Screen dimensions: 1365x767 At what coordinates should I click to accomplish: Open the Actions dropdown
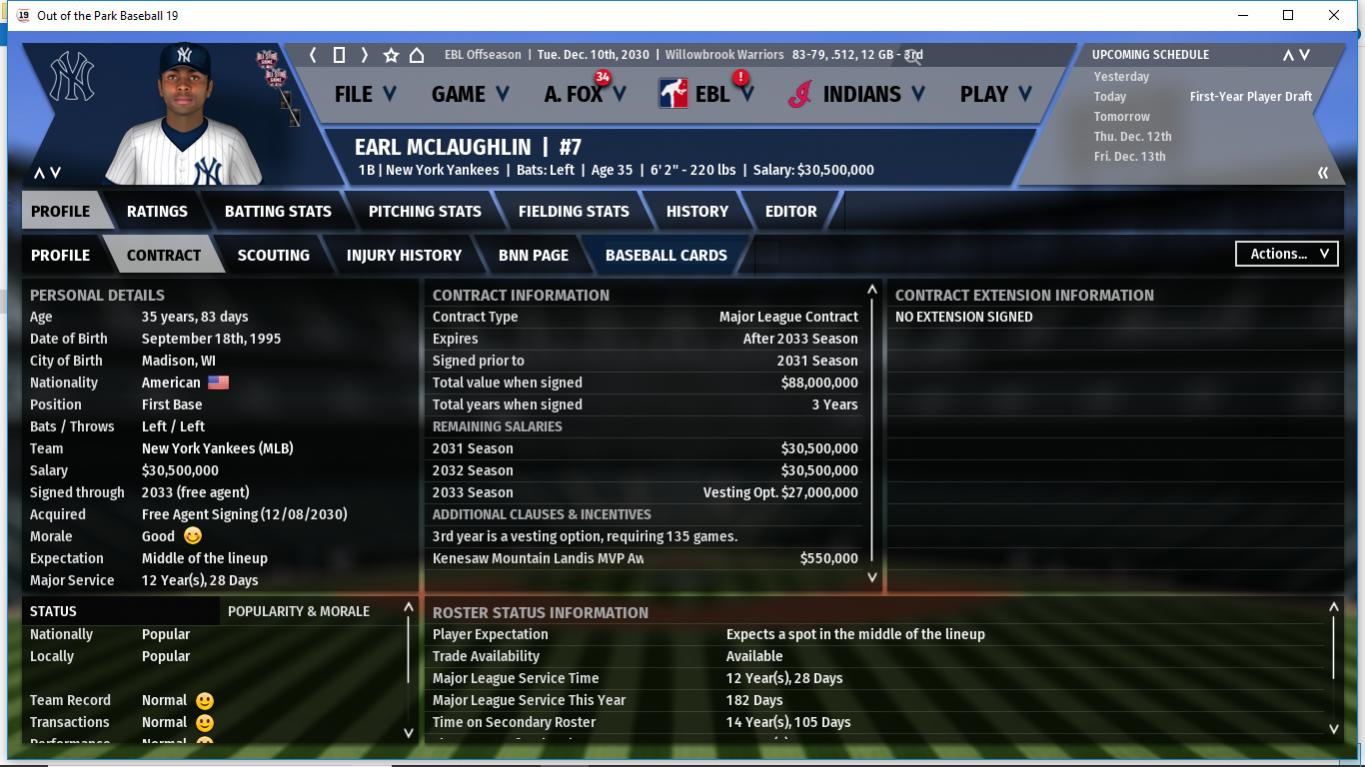coord(1287,254)
